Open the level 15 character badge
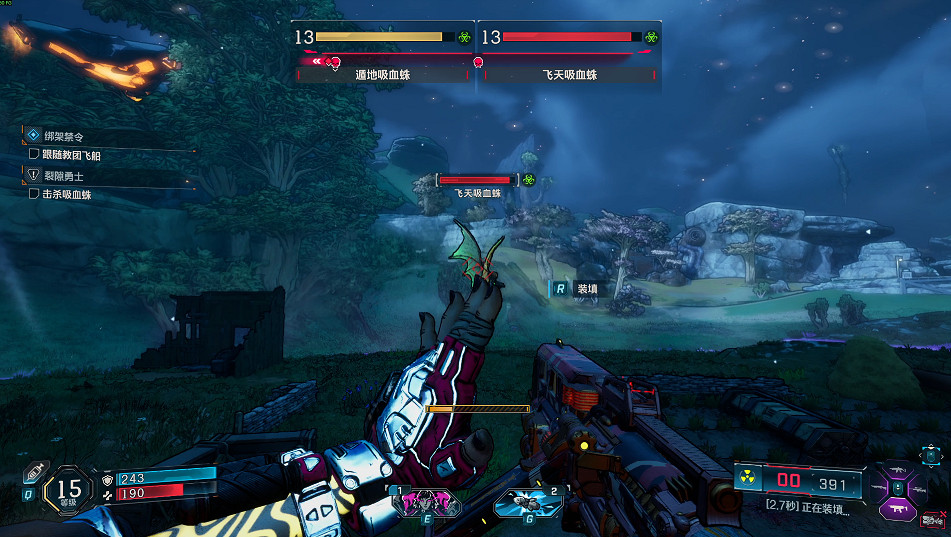 pos(69,490)
